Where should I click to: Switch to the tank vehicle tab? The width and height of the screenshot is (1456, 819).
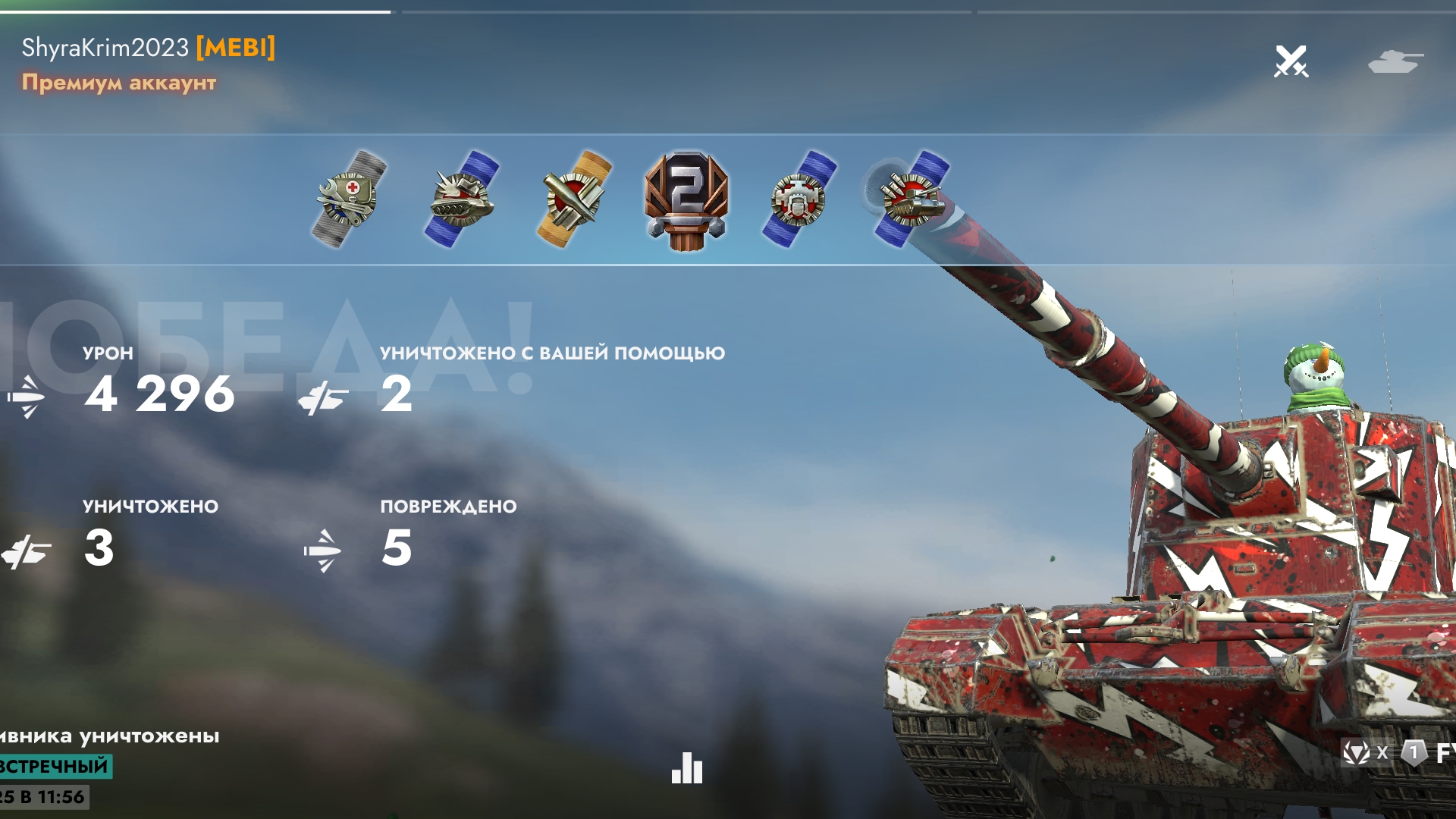point(1395,61)
